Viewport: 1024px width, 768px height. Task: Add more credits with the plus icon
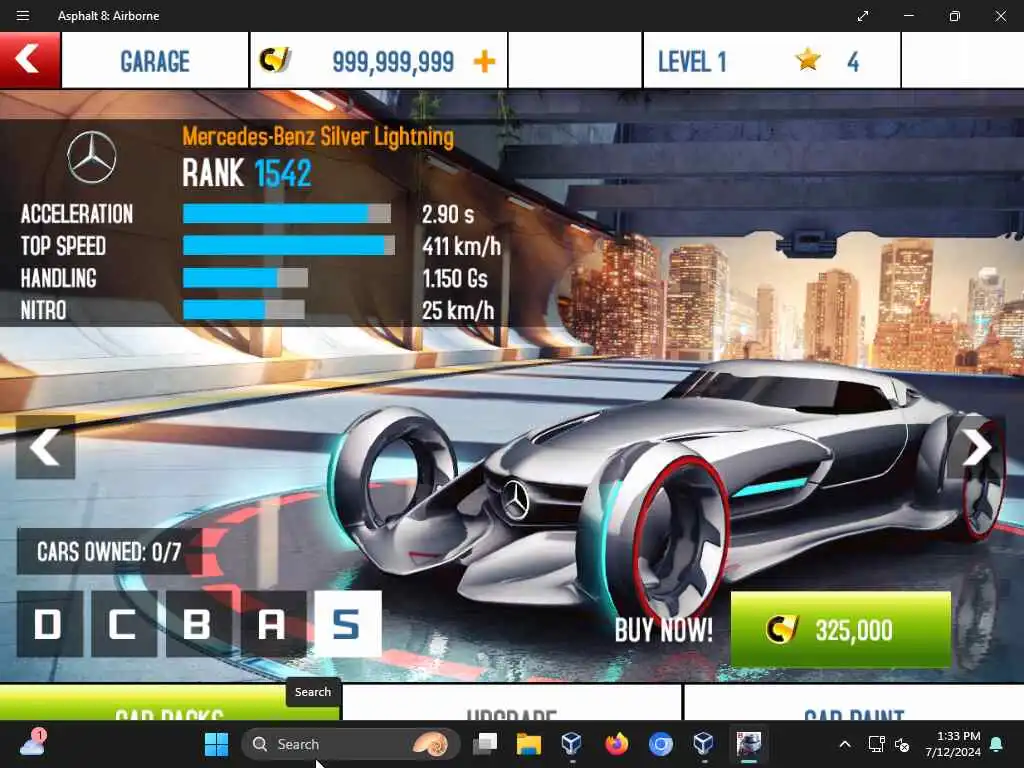pyautogui.click(x=484, y=61)
